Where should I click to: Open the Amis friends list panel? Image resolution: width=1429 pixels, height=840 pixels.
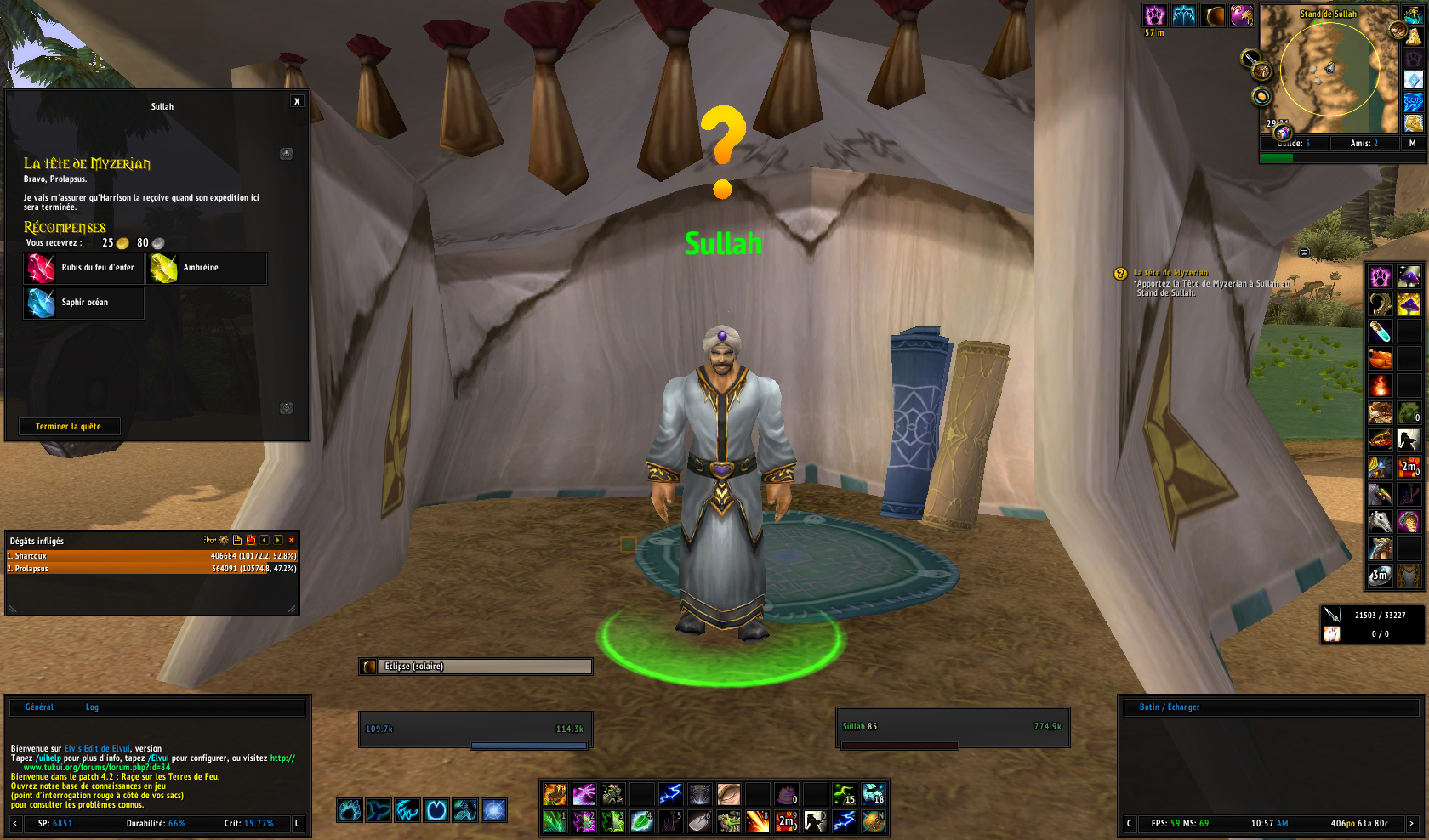pyautogui.click(x=1364, y=143)
